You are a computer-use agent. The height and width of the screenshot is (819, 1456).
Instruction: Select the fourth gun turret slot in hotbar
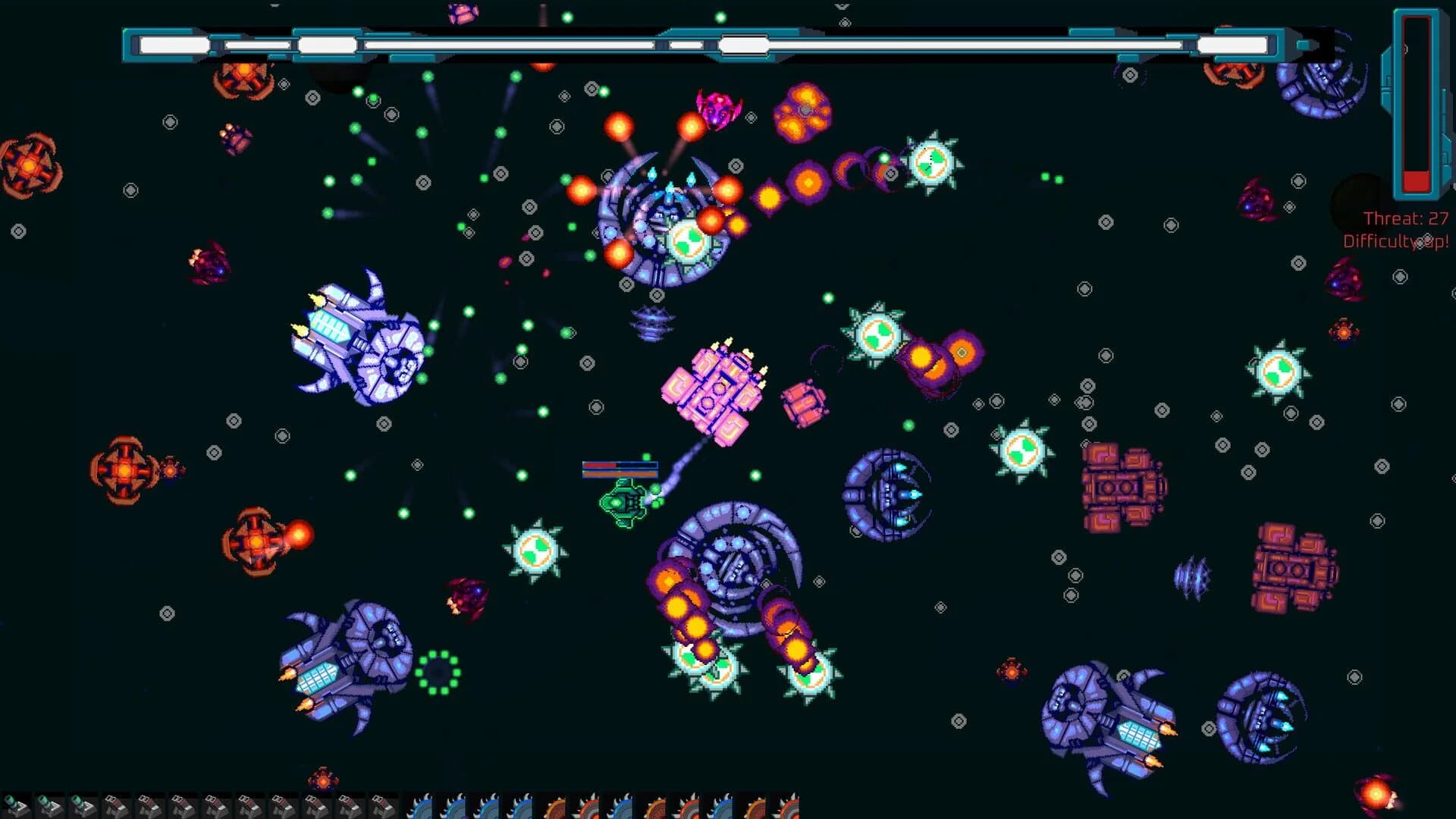pyautogui.click(x=216, y=805)
